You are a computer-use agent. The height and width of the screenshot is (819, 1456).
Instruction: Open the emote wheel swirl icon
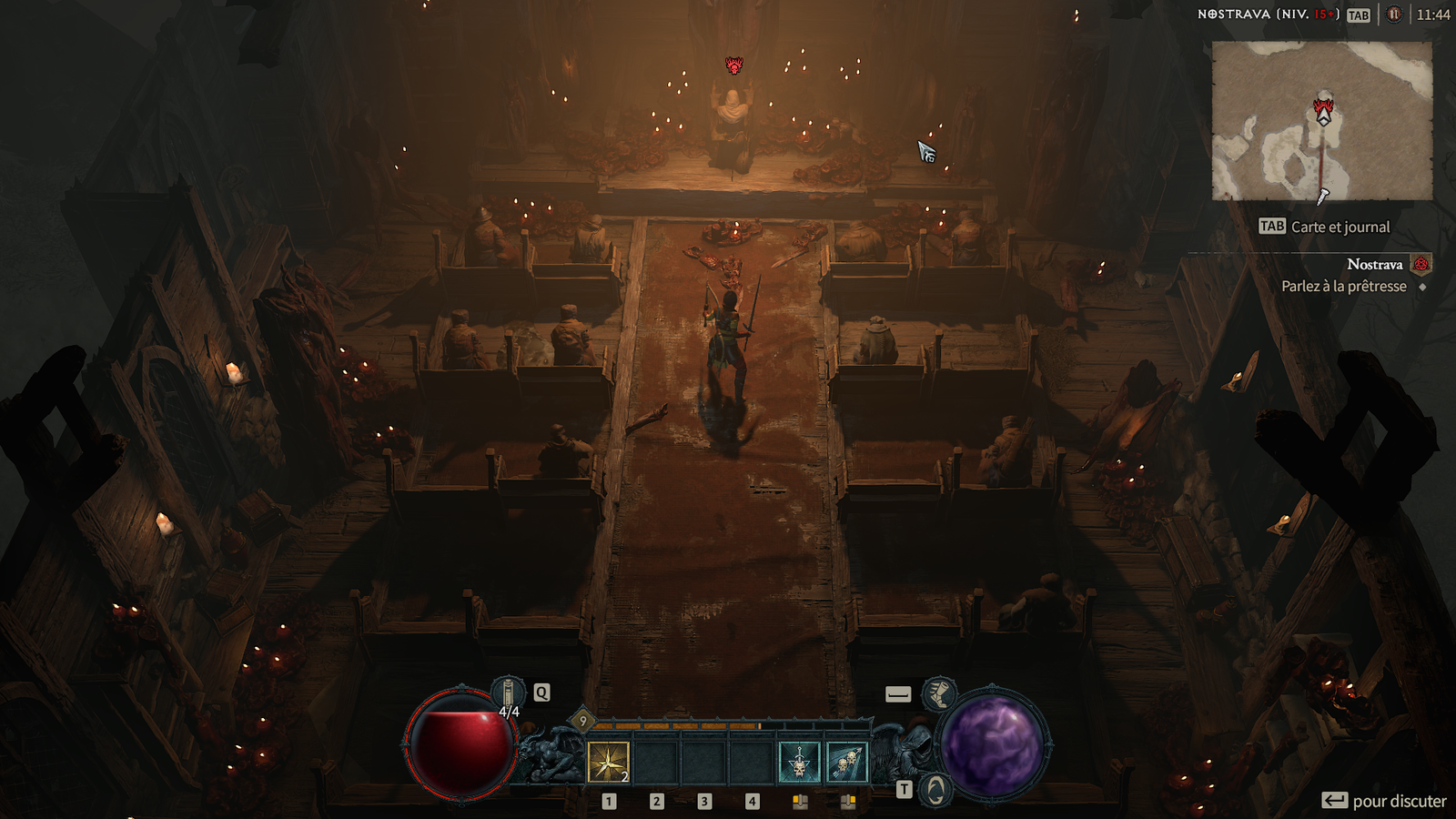click(935, 790)
